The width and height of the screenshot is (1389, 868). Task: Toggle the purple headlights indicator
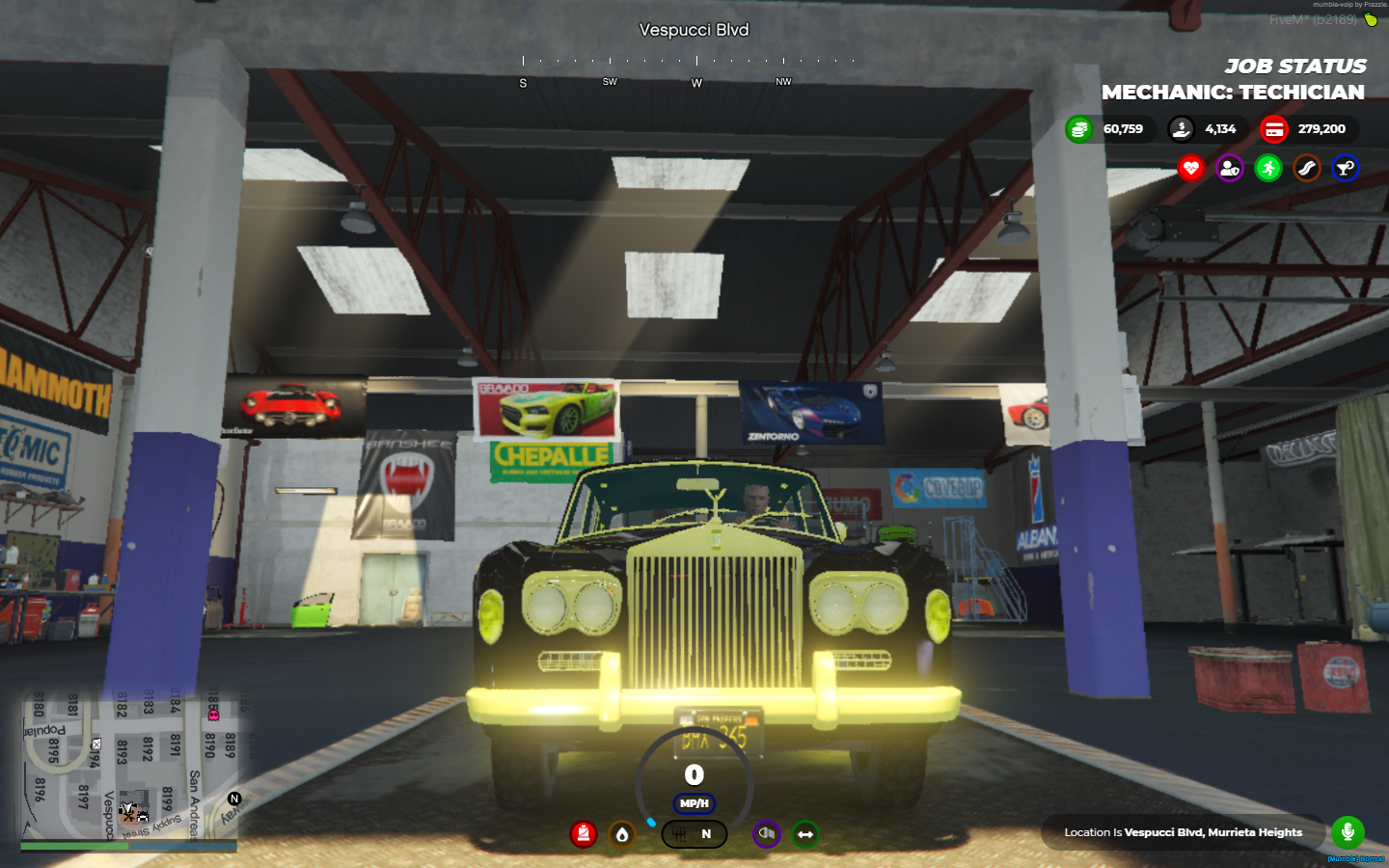[x=766, y=835]
